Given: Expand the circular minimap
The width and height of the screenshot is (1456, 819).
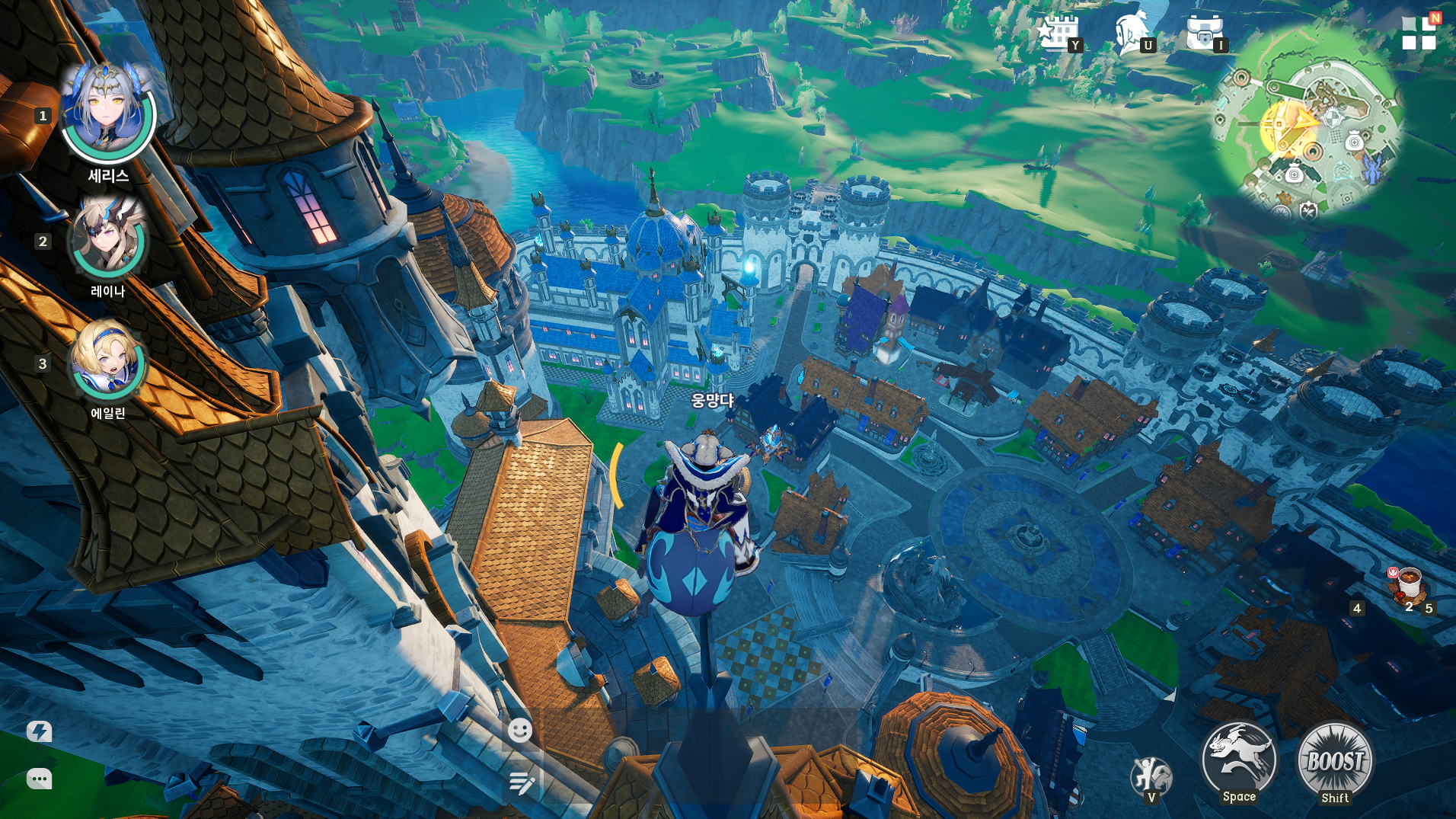Looking at the screenshot, I should pos(1307,122).
